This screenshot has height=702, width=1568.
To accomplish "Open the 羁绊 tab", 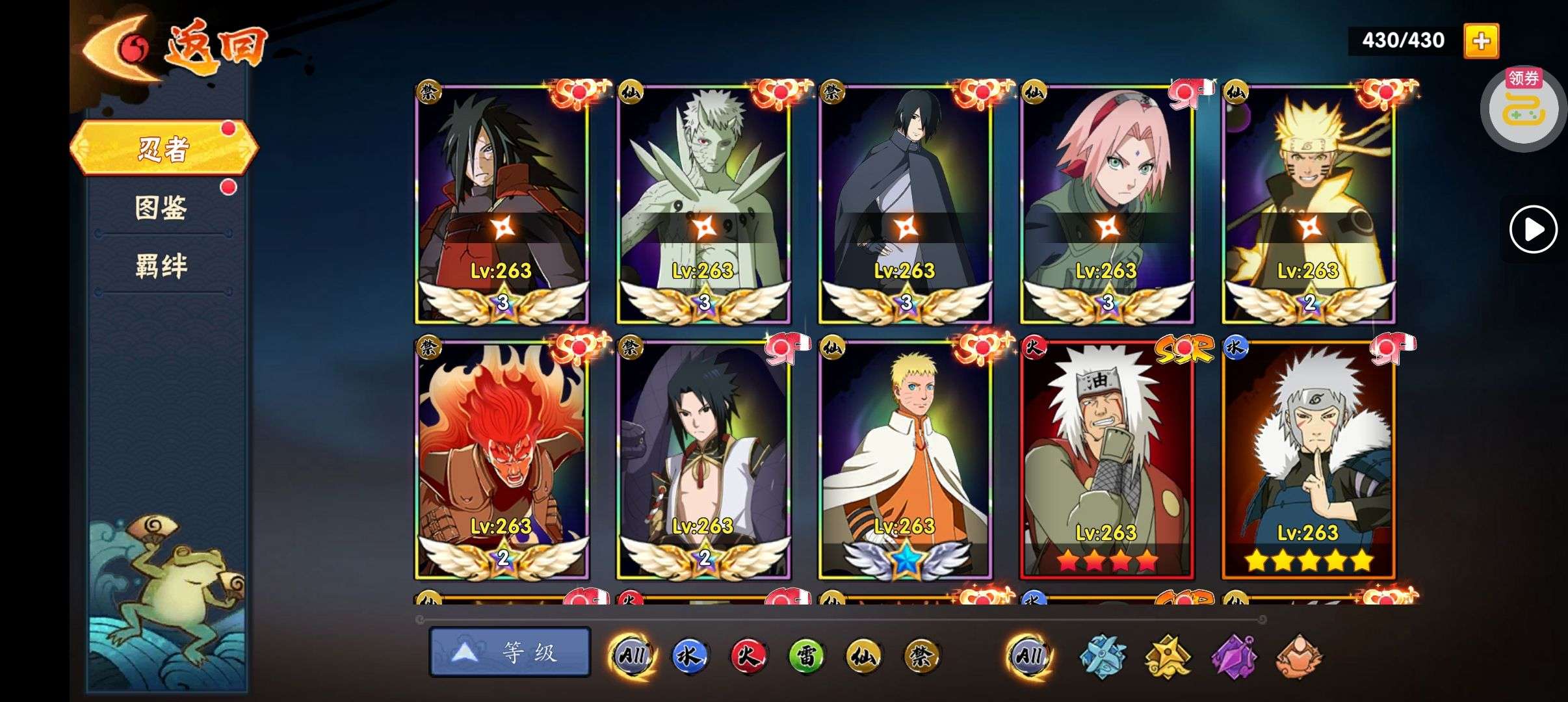I will tap(161, 266).
